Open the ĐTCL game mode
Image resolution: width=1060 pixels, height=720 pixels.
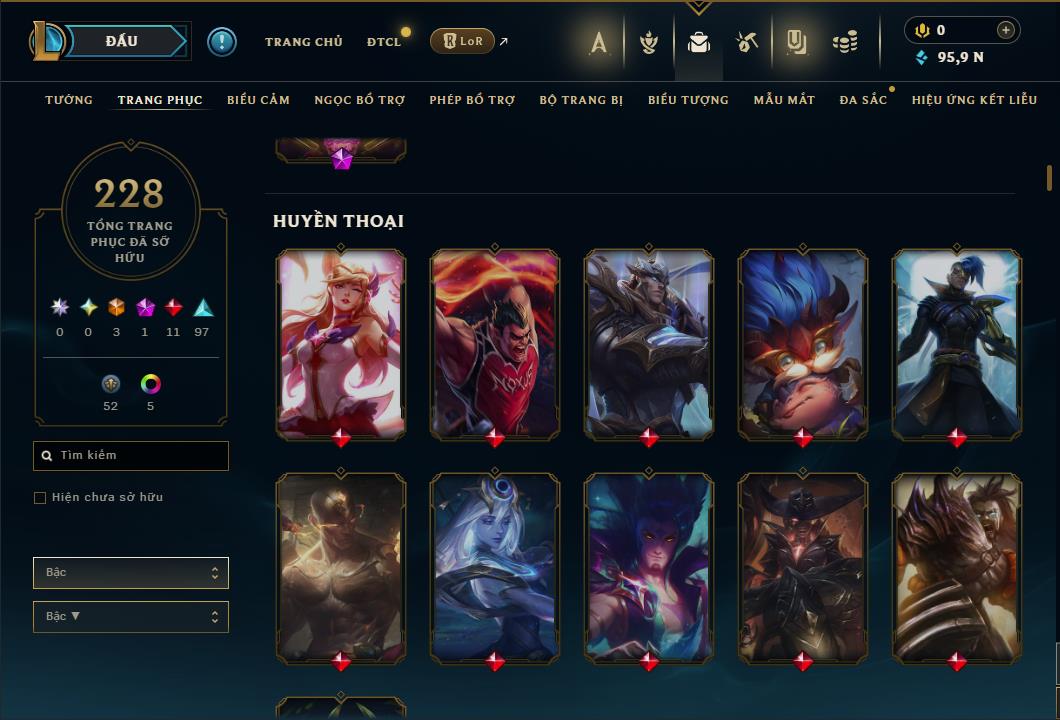tap(383, 42)
